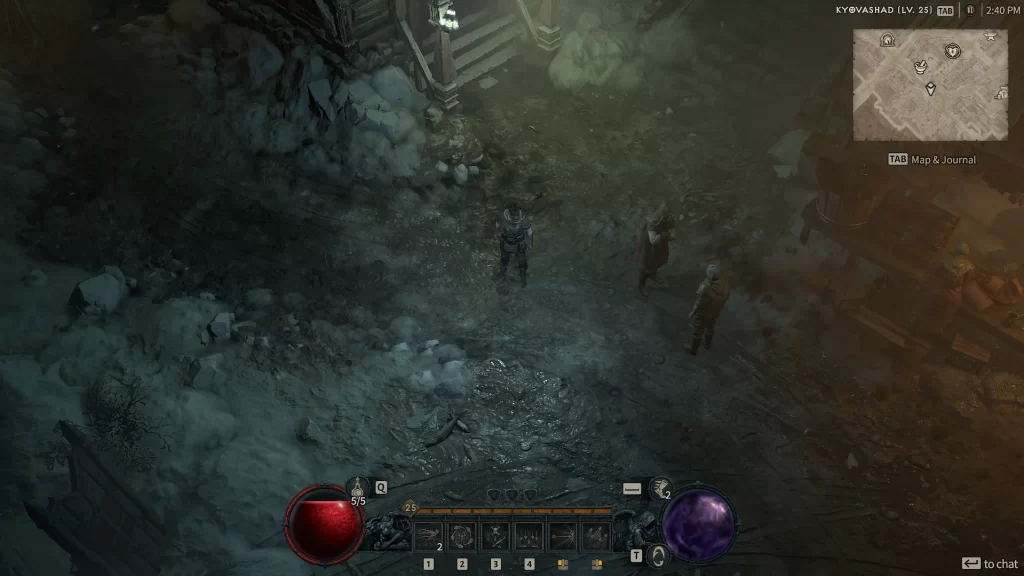Click the level 25 badge on experience bar

pyautogui.click(x=410, y=508)
